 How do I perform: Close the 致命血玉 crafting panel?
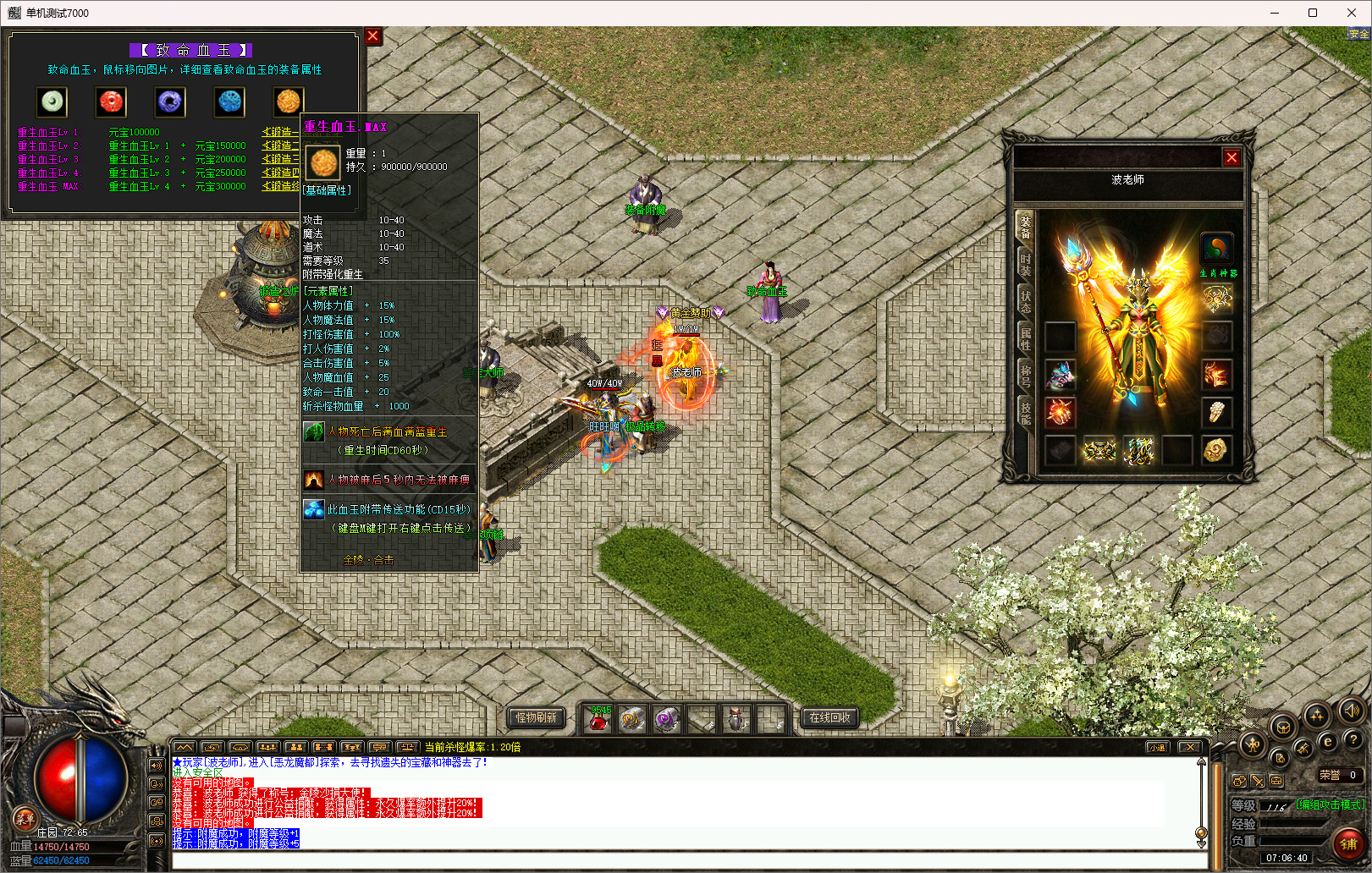(372, 36)
